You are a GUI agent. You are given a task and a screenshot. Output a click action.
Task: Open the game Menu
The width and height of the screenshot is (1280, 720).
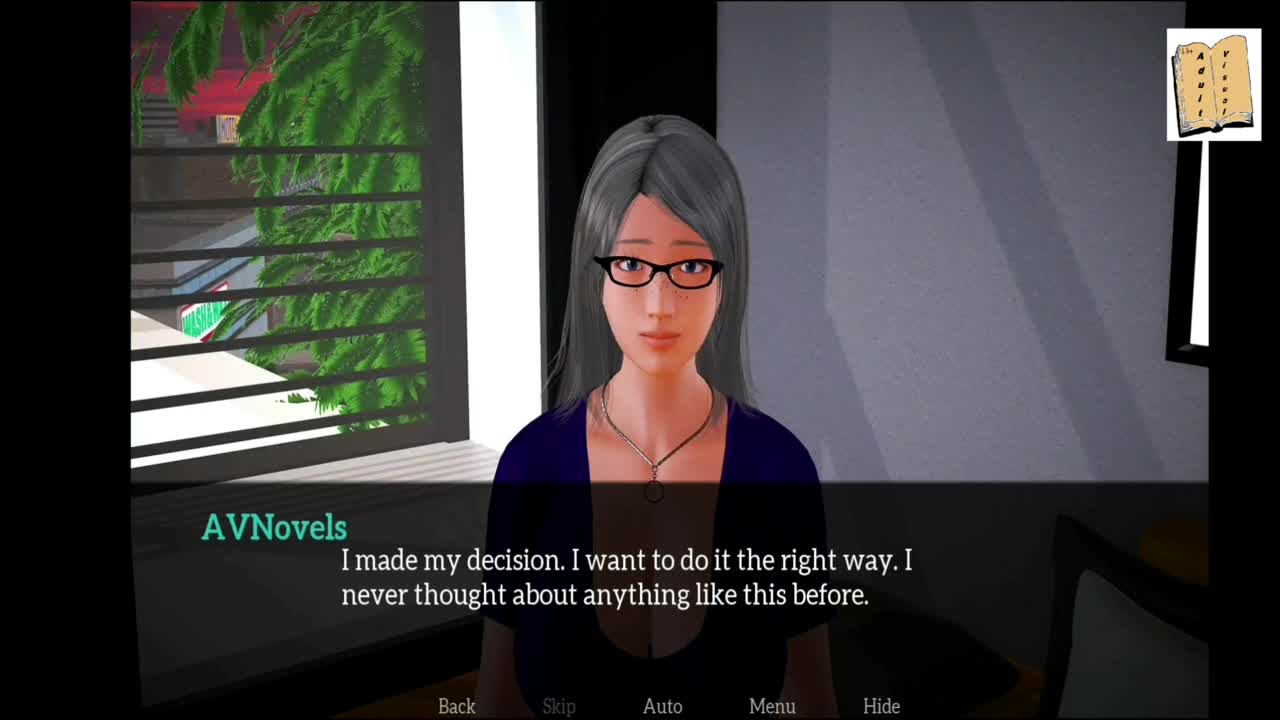click(x=772, y=706)
